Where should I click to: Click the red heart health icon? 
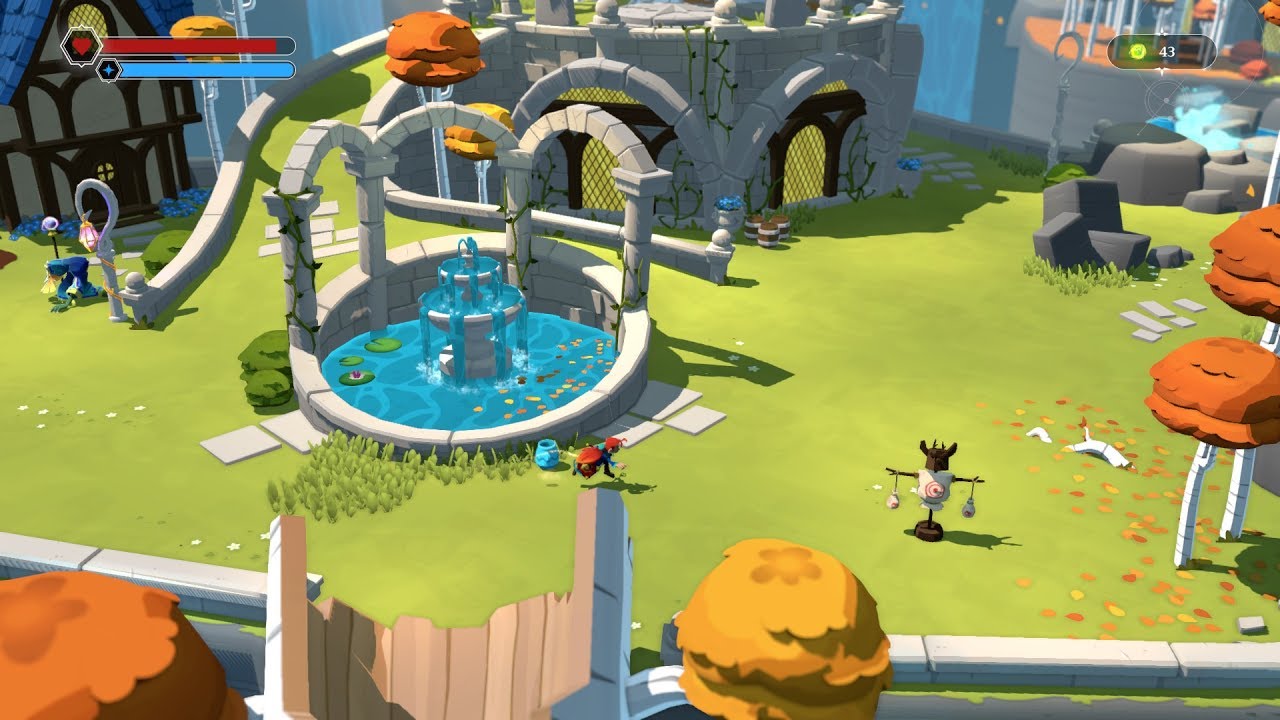point(80,46)
